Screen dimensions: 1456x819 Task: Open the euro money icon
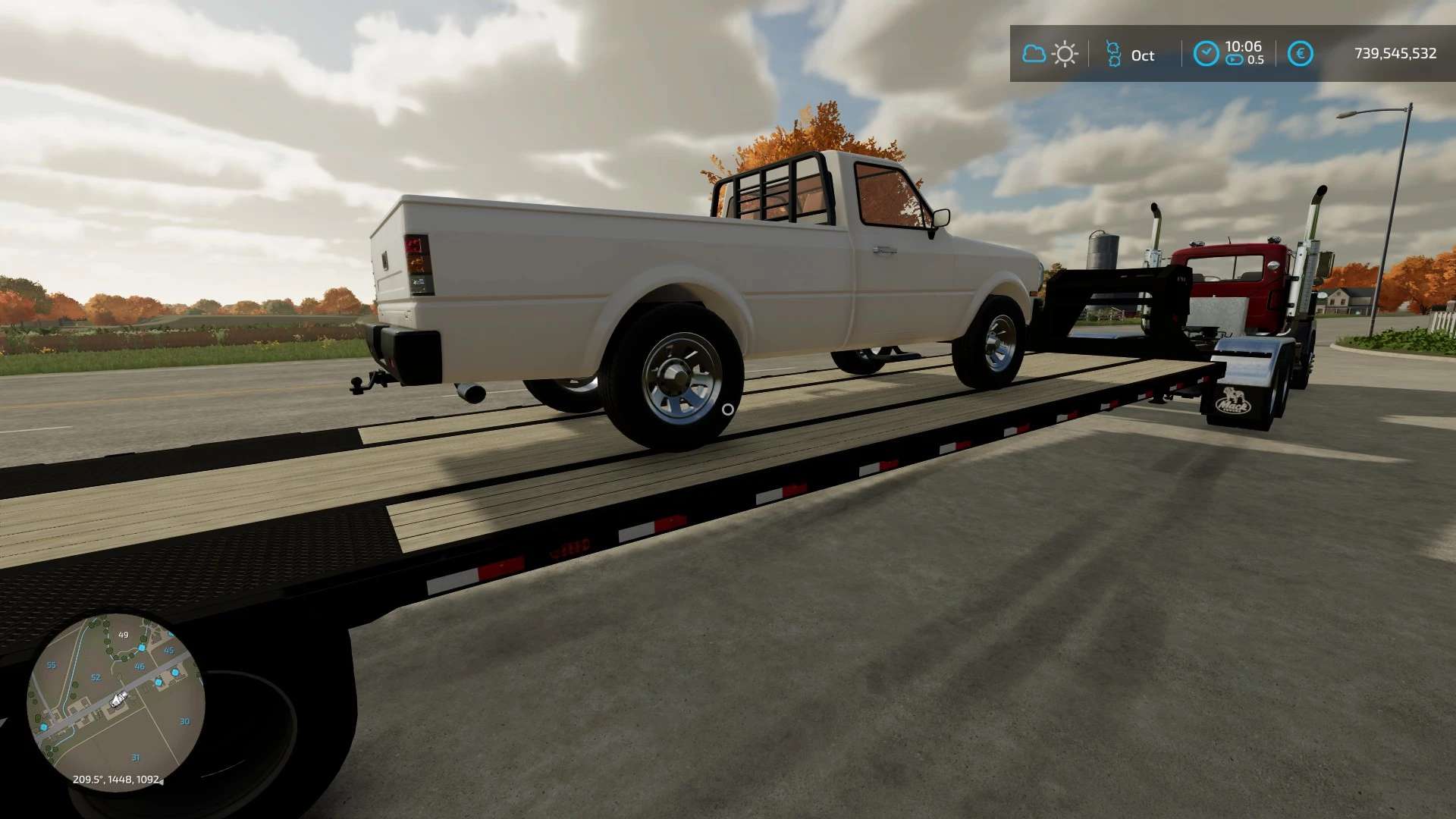coord(1300,54)
